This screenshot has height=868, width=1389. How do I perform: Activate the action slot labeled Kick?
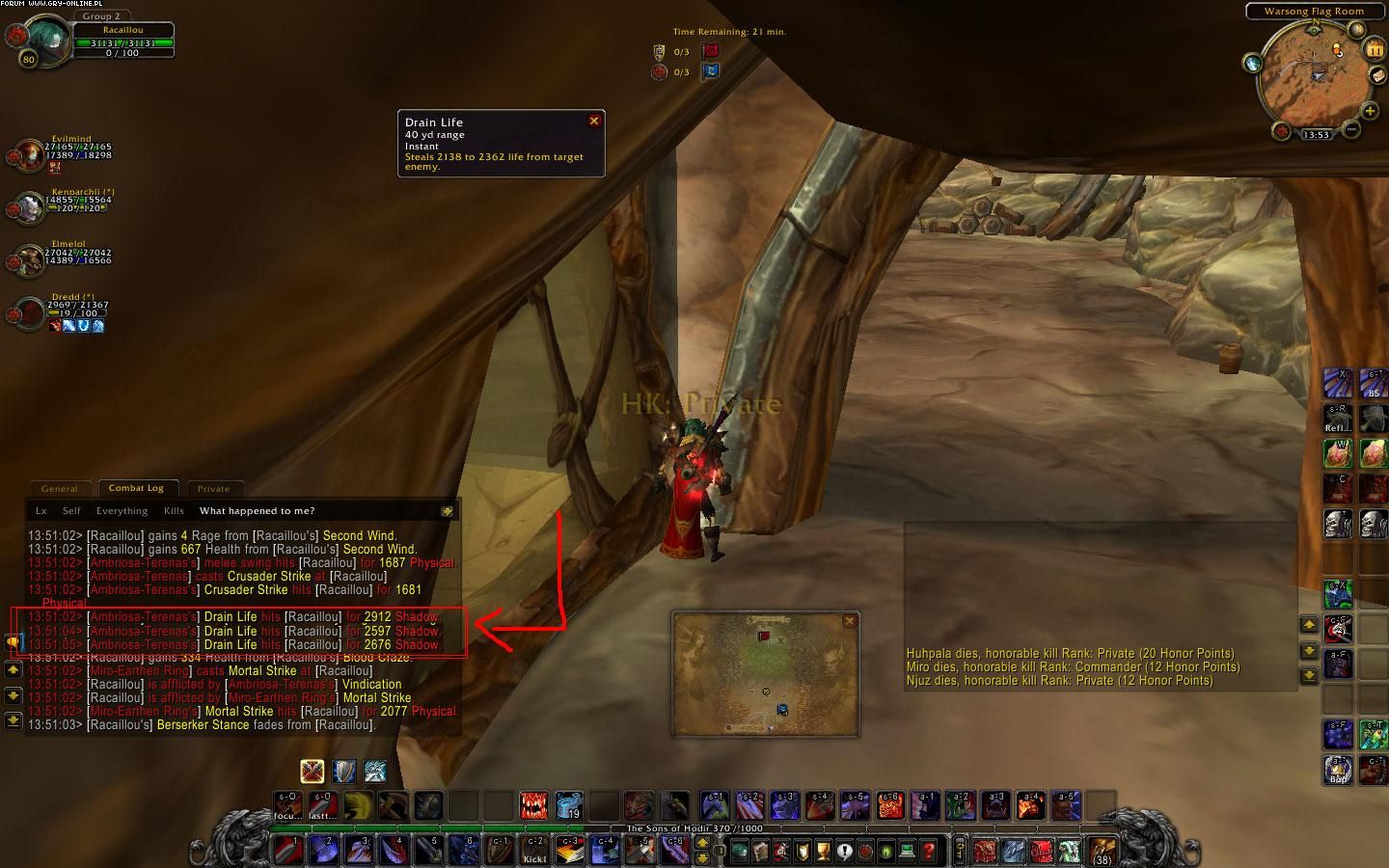(x=533, y=849)
